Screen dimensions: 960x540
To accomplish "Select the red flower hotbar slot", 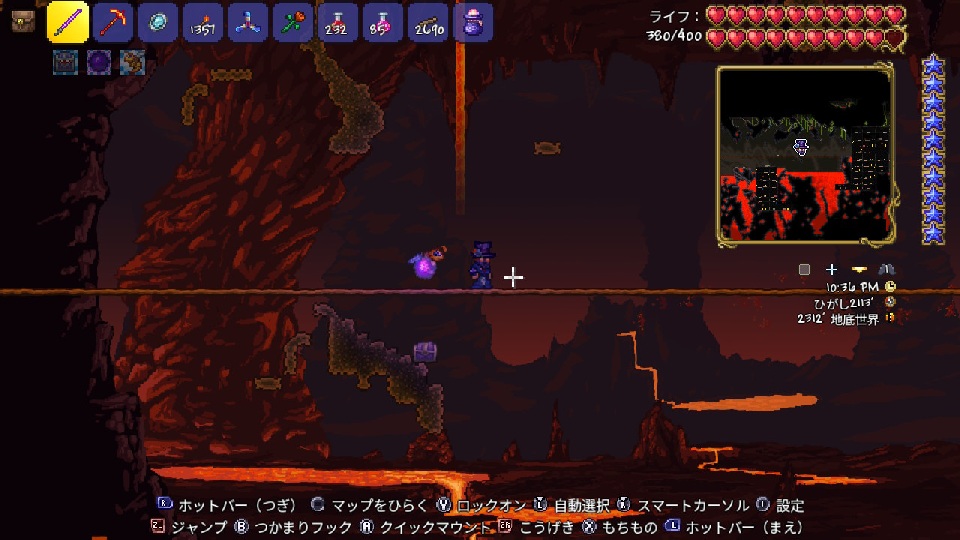I will (292, 22).
